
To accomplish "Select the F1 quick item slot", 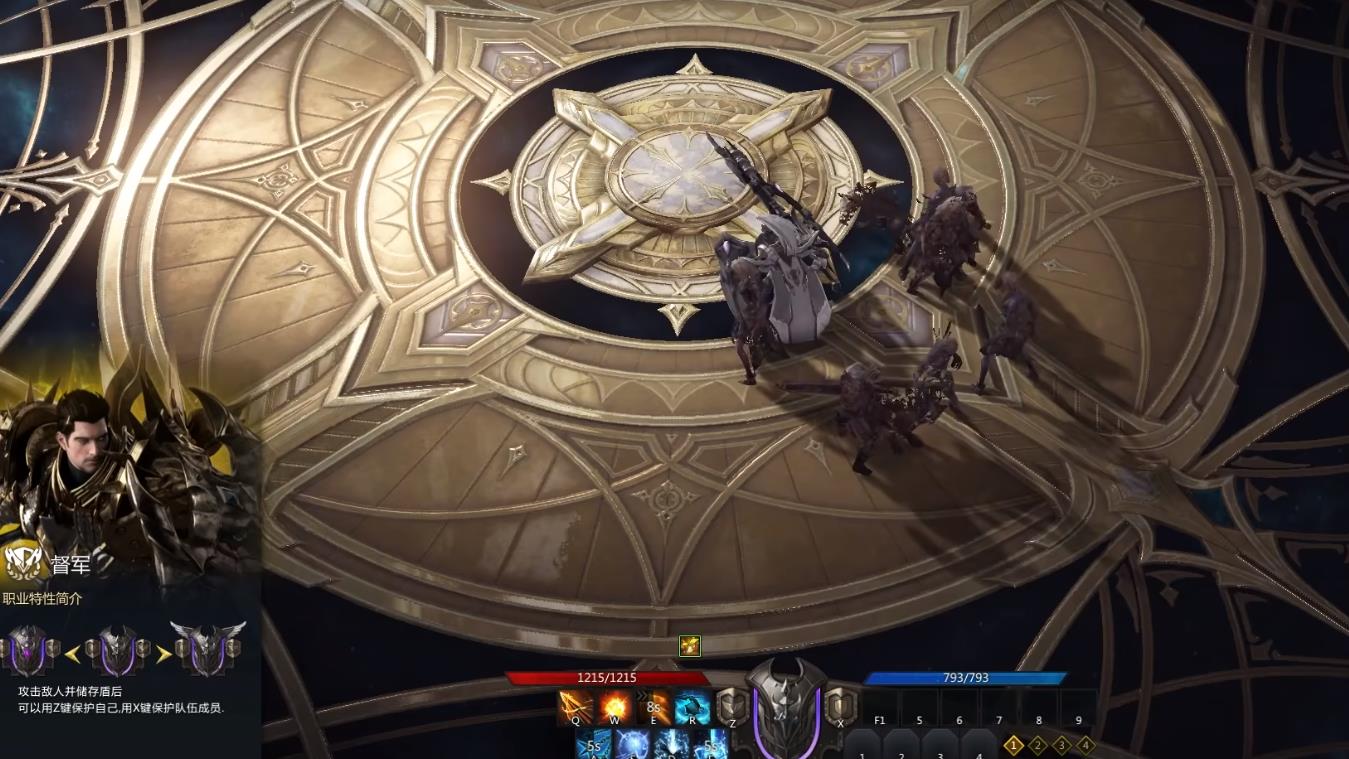I will pos(880,708).
